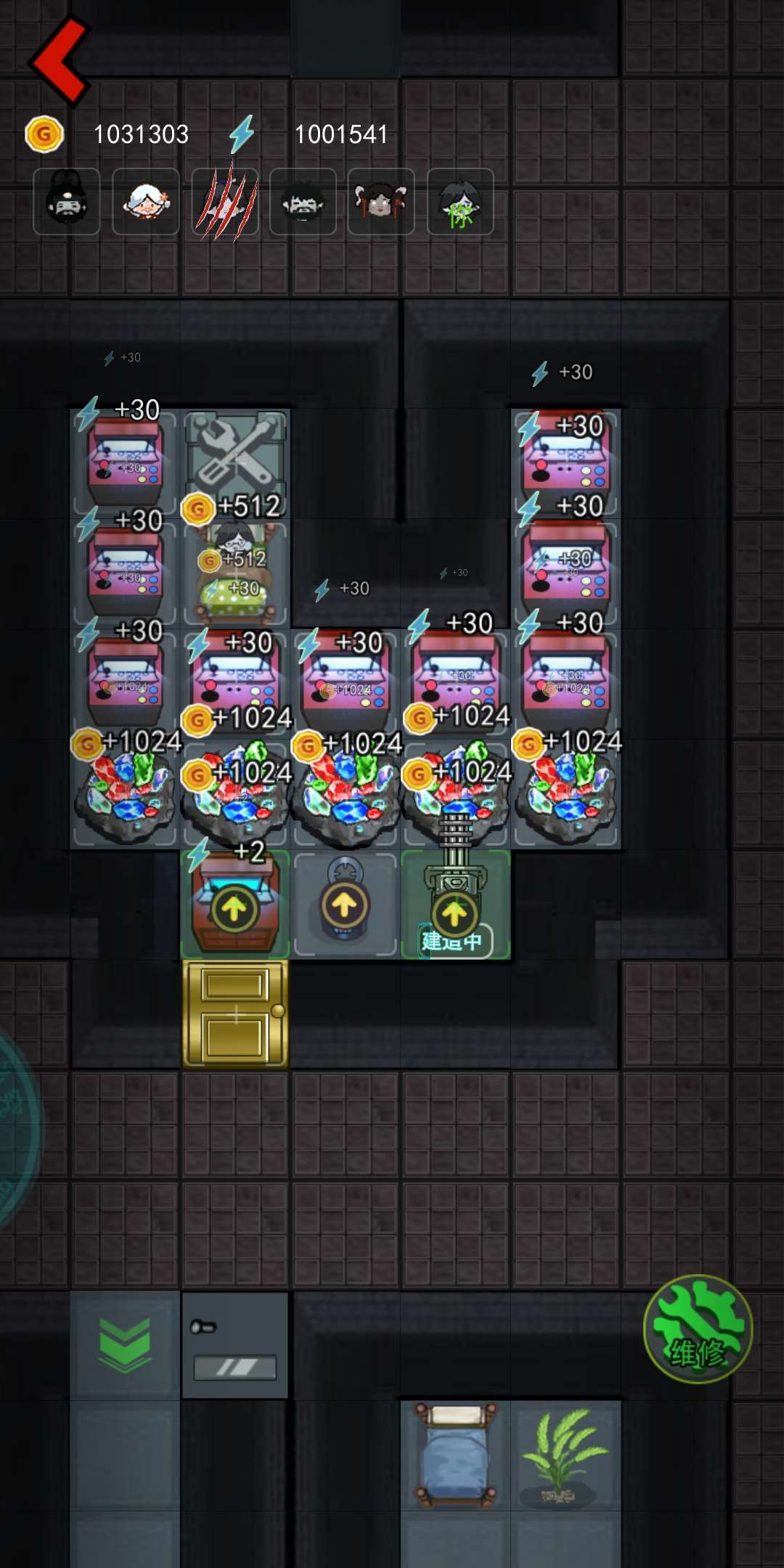Image resolution: width=784 pixels, height=1568 pixels.
Task: Select the golden door tile
Action: point(235,1014)
